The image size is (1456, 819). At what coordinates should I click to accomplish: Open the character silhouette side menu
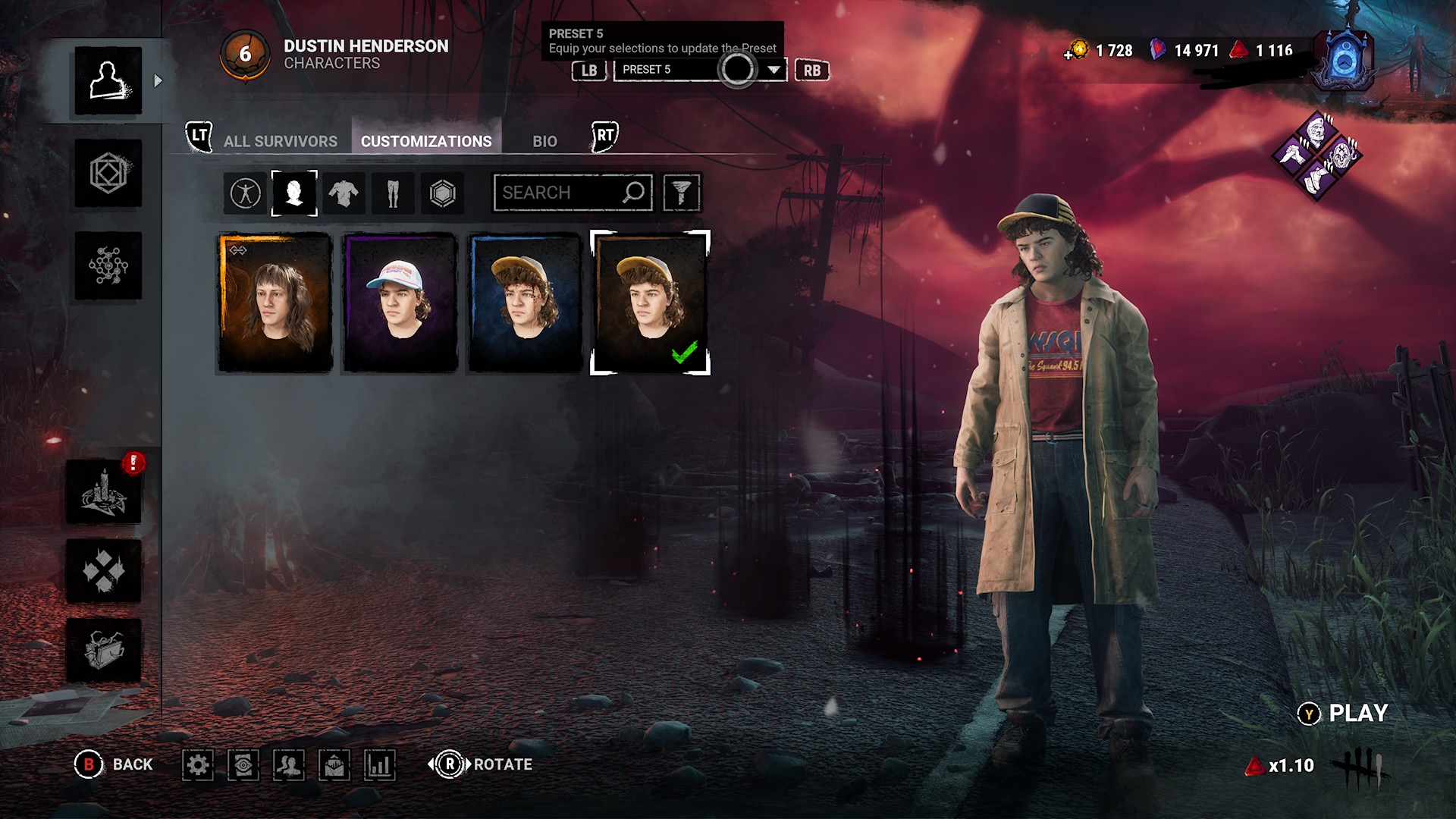click(x=108, y=80)
